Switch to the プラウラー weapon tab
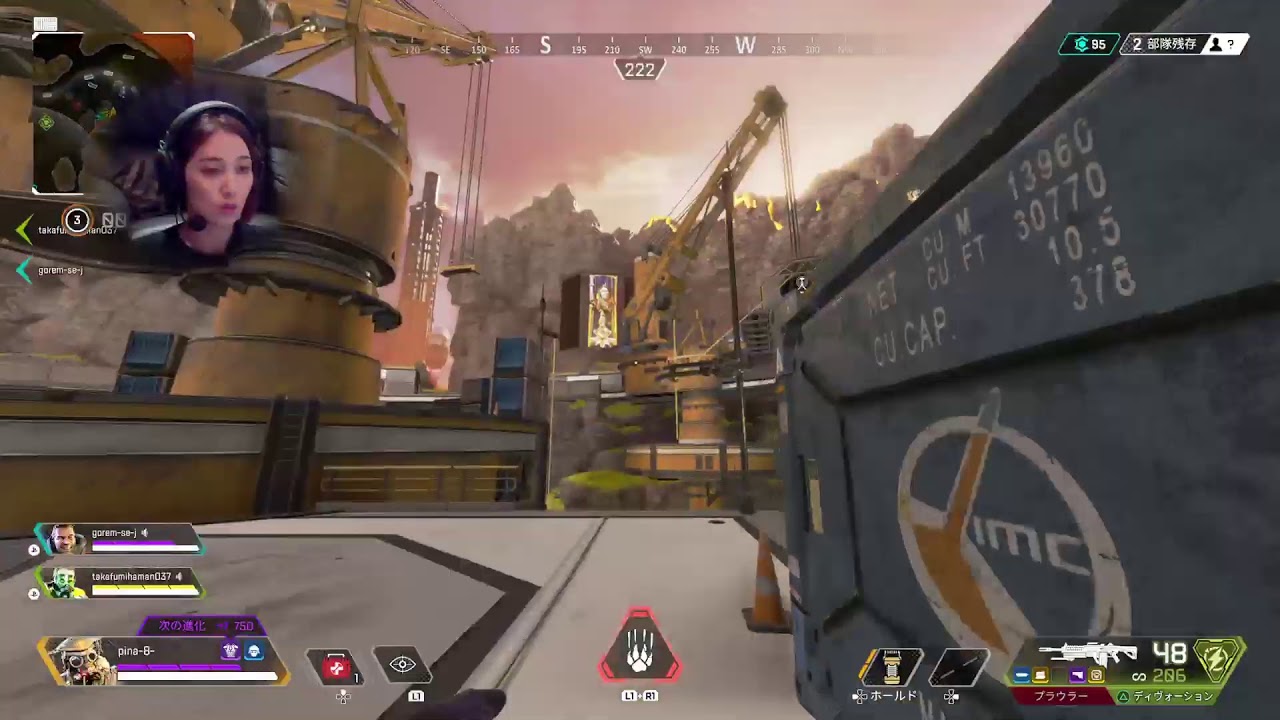The height and width of the screenshot is (720, 1280). click(1060, 696)
